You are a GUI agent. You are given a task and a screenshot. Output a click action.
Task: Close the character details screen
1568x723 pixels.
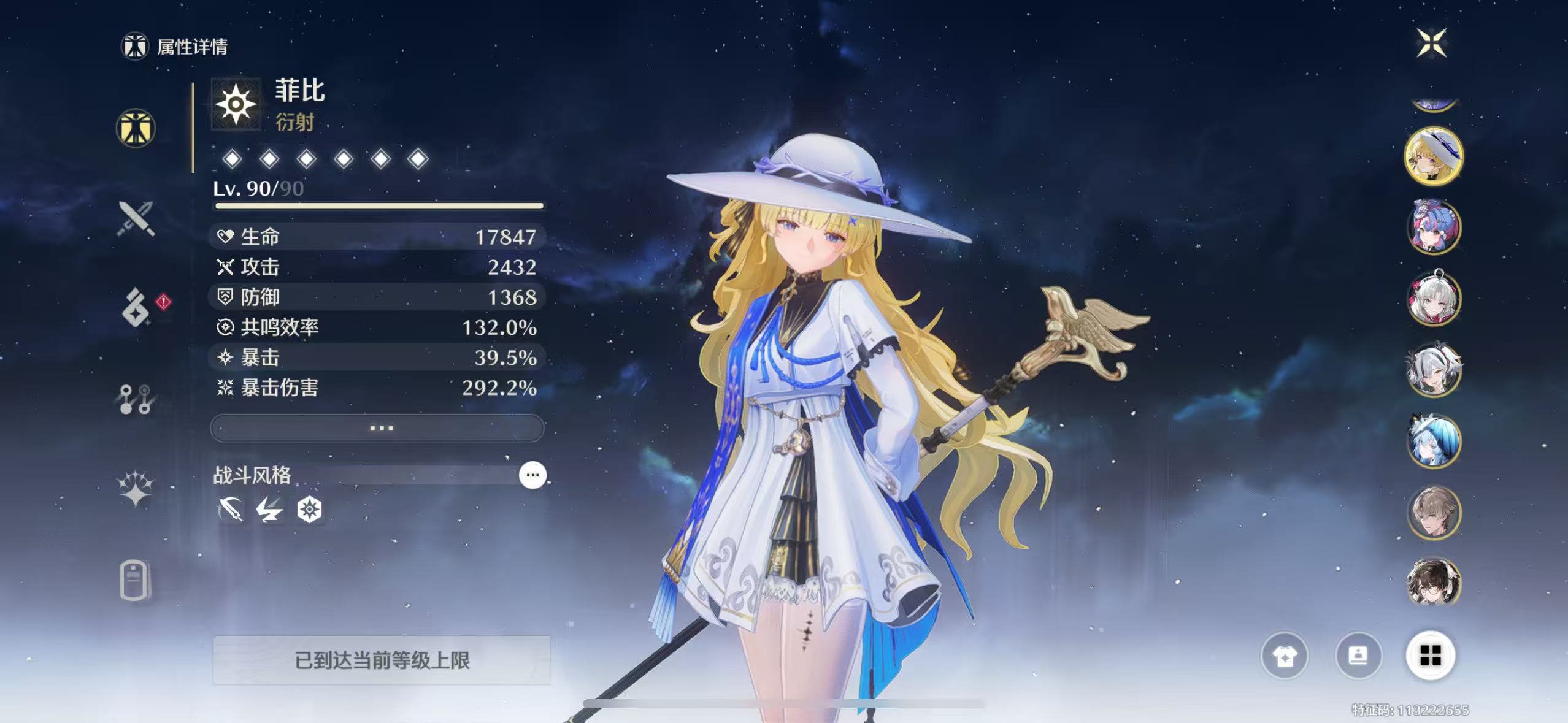(x=1431, y=43)
